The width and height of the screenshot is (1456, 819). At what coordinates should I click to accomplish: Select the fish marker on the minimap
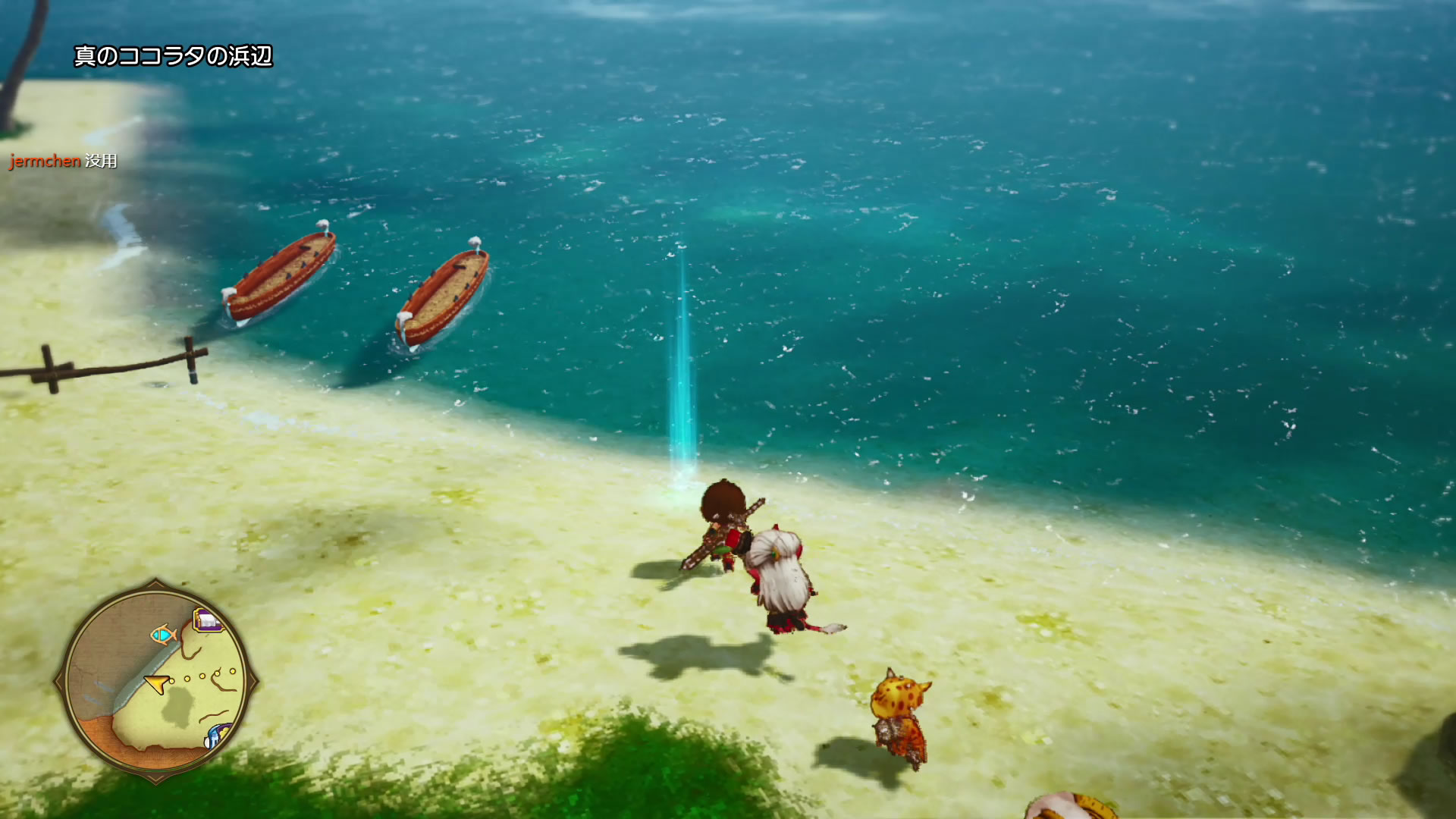coord(163,634)
